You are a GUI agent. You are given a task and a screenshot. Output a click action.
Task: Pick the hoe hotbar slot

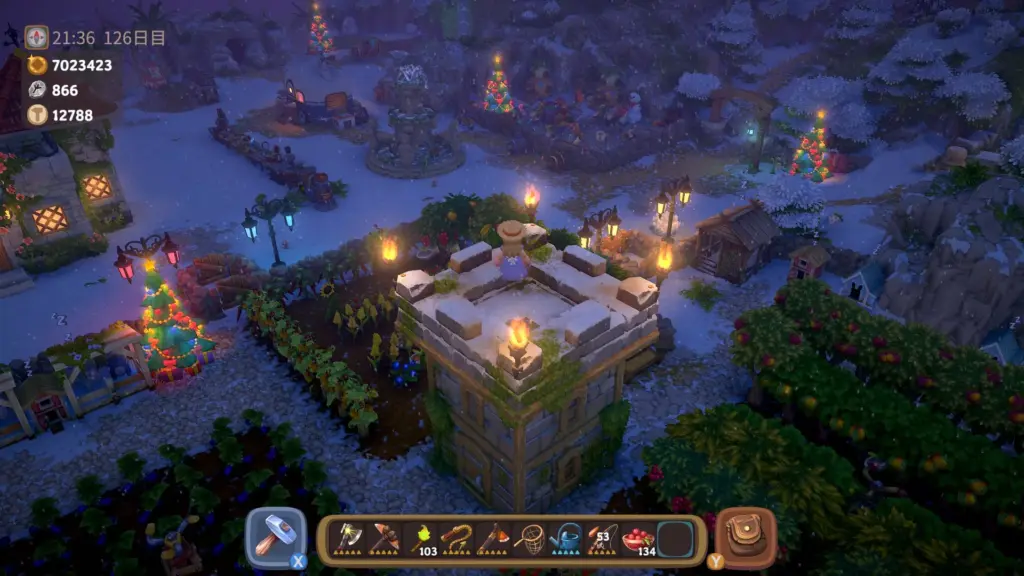click(x=492, y=538)
